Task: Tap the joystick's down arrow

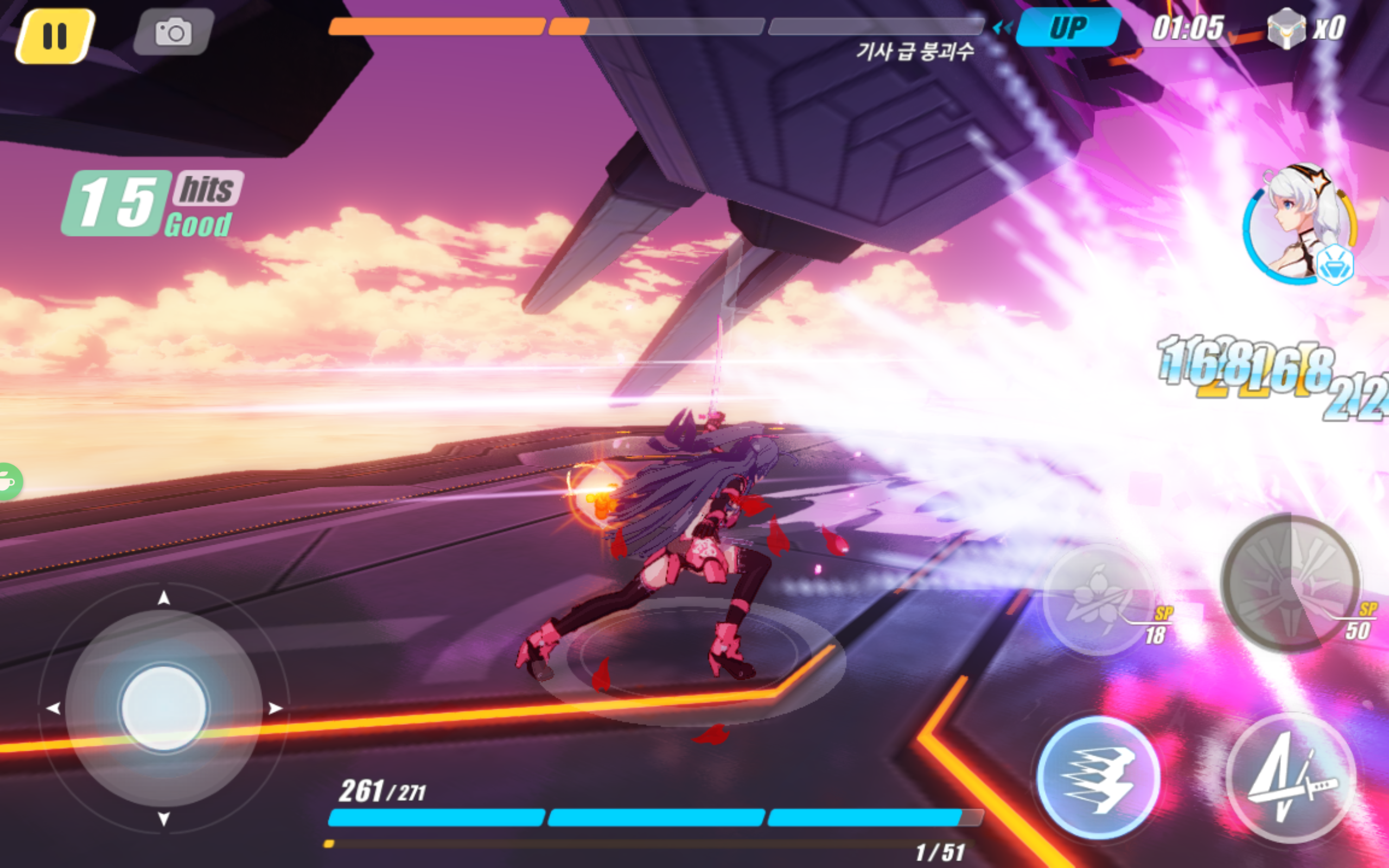Action: 163,818
